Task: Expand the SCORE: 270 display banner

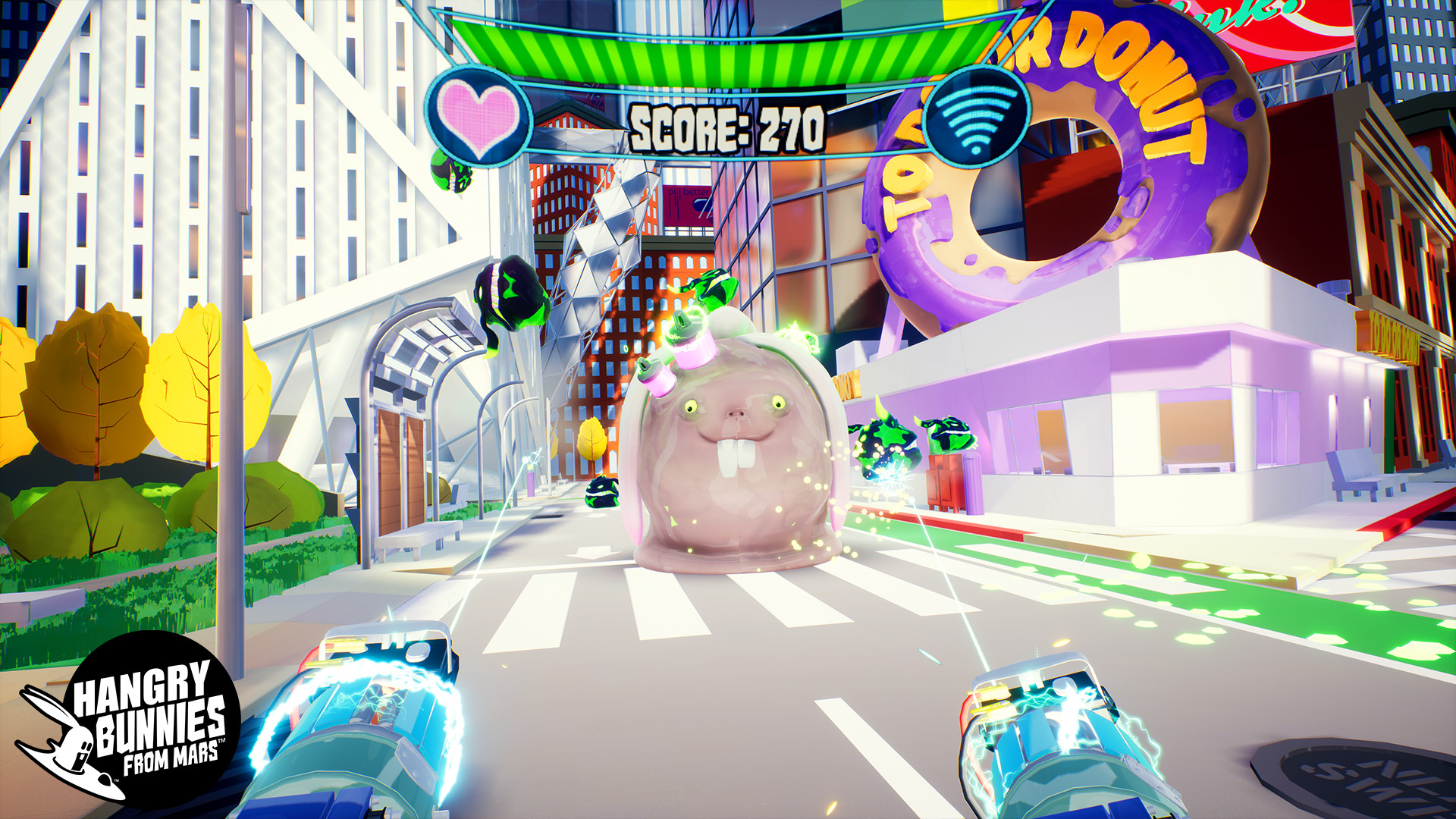Action: point(726,125)
